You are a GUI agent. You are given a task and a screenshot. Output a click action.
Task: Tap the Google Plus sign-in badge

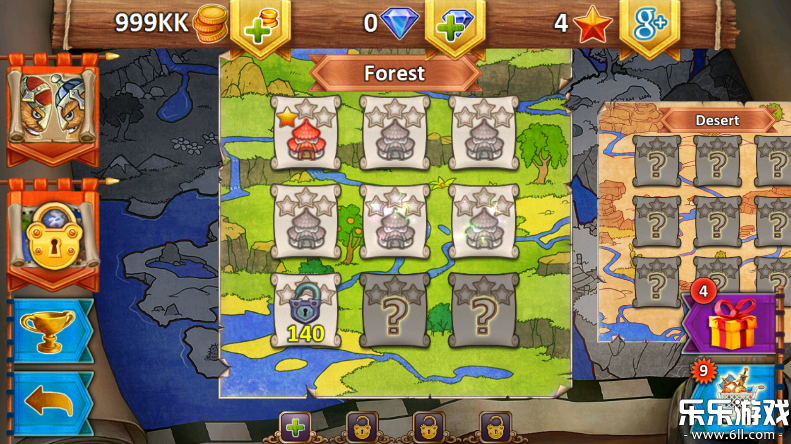click(x=648, y=26)
